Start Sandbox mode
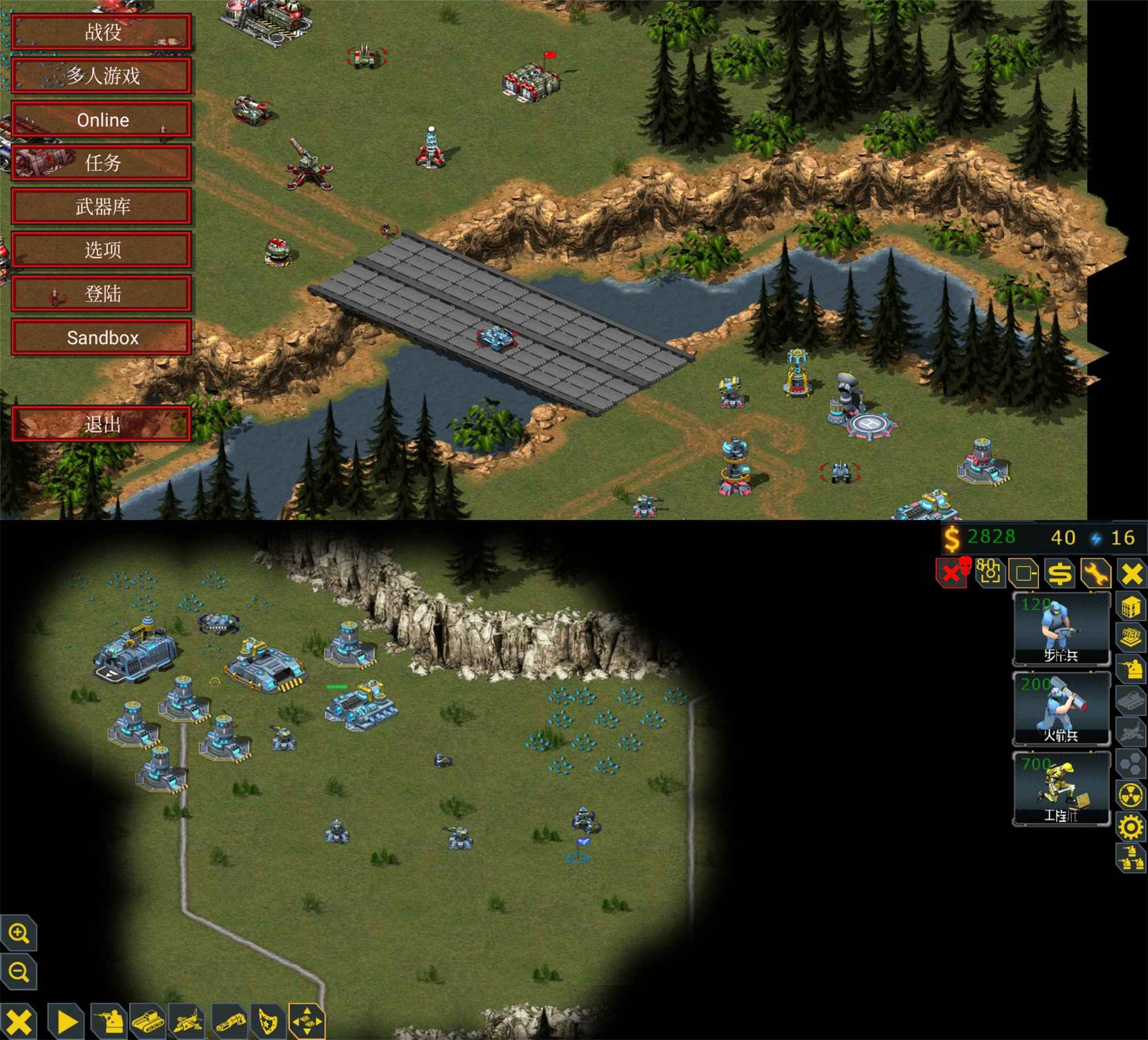Viewport: 1148px width, 1040px height. coord(101,338)
